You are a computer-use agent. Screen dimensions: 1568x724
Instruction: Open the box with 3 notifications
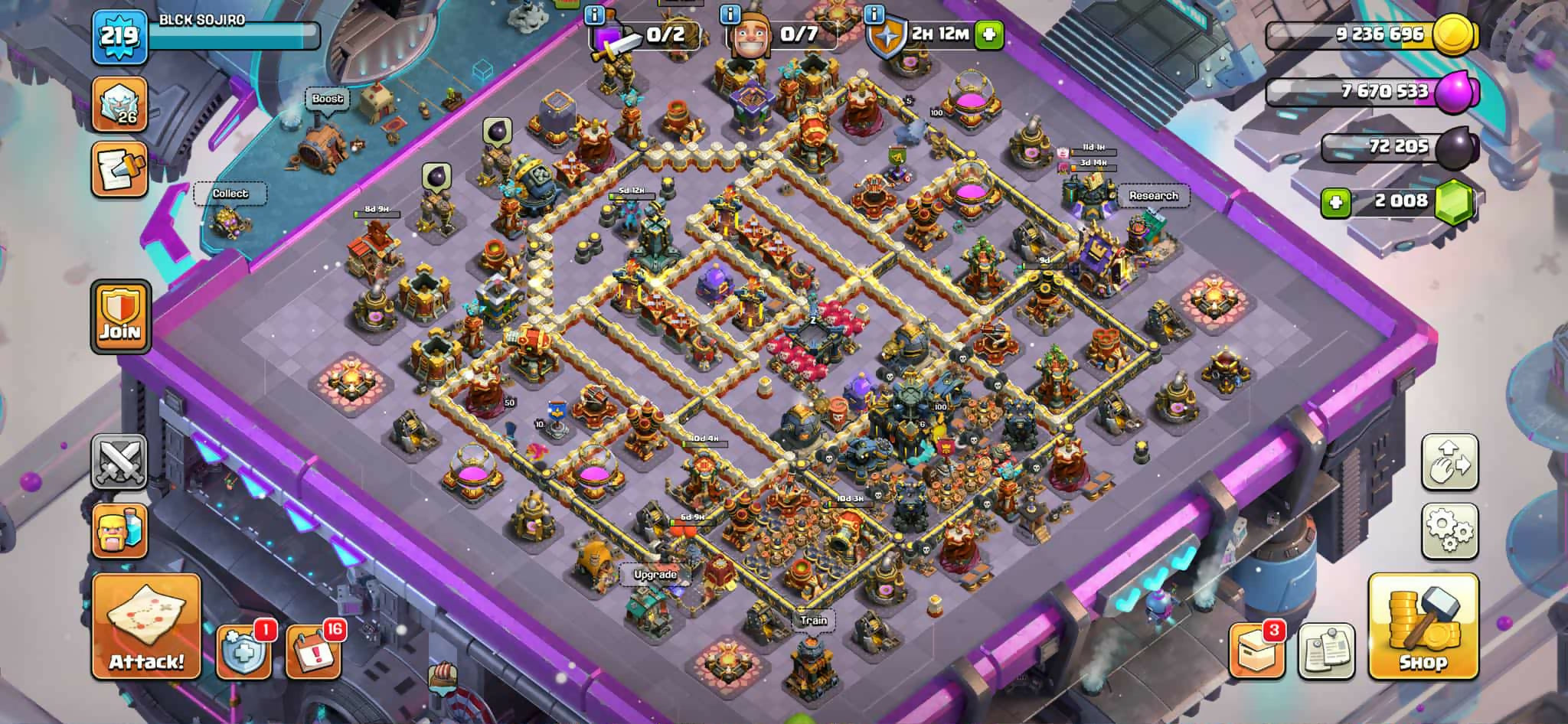tap(1256, 652)
